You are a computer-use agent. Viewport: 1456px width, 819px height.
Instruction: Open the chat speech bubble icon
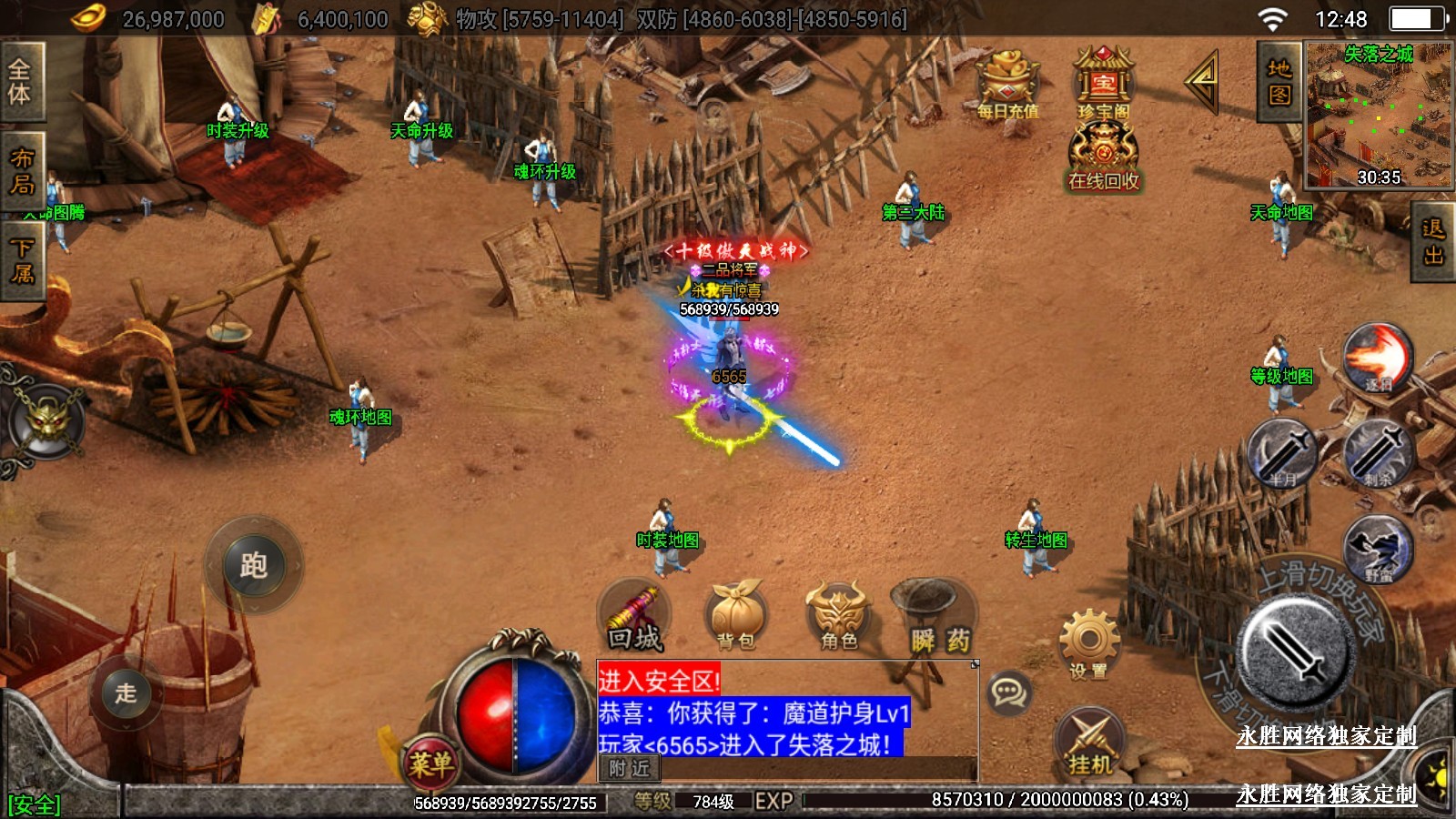click(x=1008, y=693)
